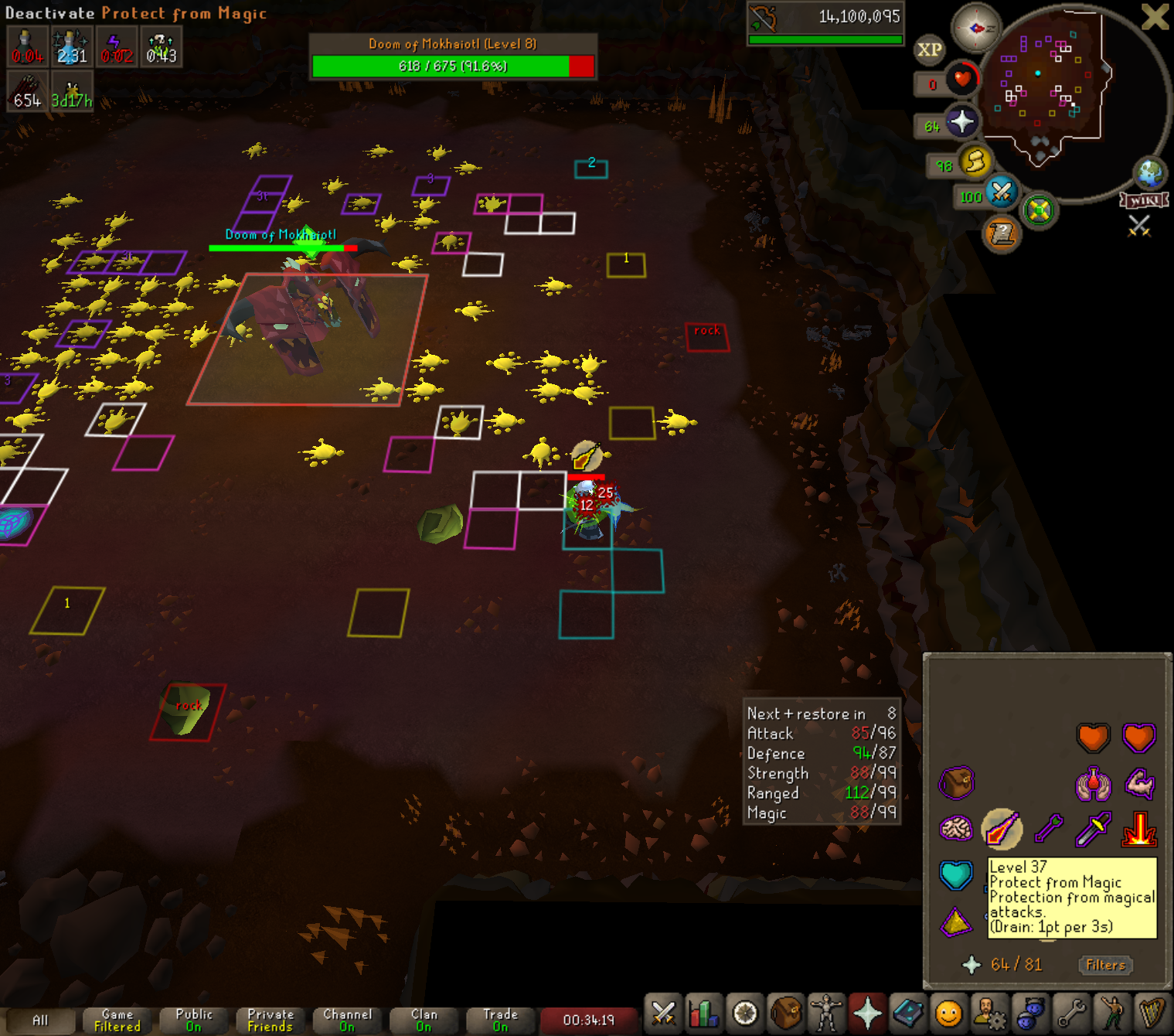Activate the special attack orb
This screenshot has height=1036, width=1174.
(1001, 193)
